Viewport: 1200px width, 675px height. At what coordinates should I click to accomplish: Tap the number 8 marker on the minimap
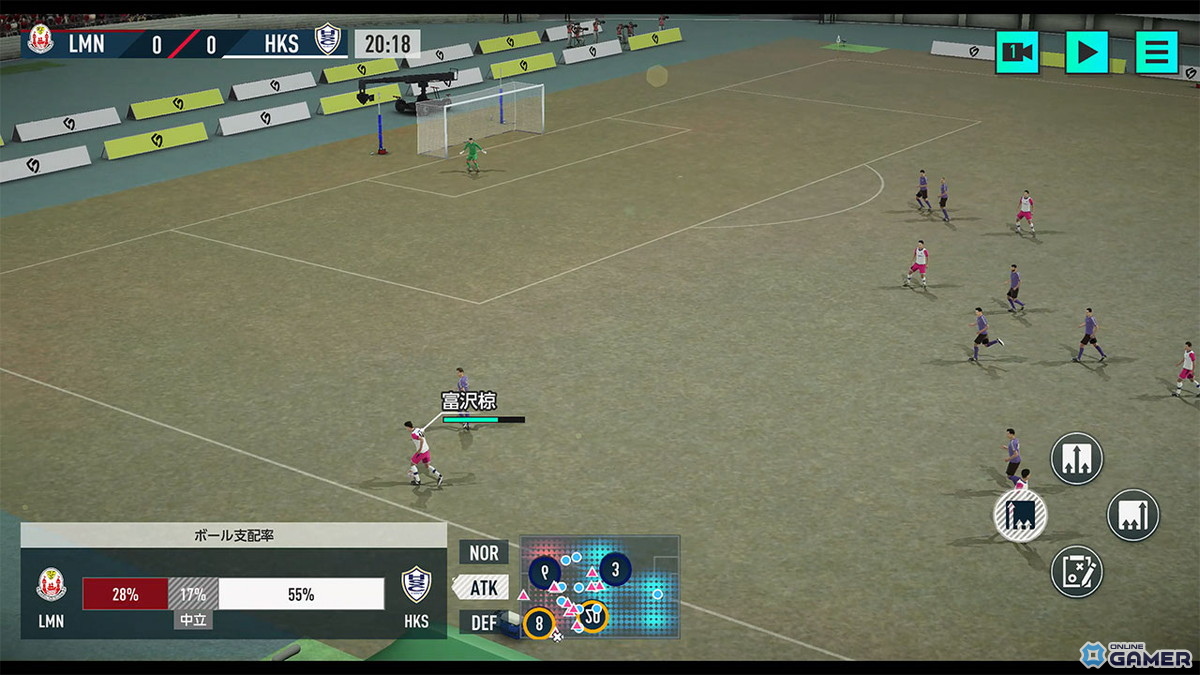[539, 623]
